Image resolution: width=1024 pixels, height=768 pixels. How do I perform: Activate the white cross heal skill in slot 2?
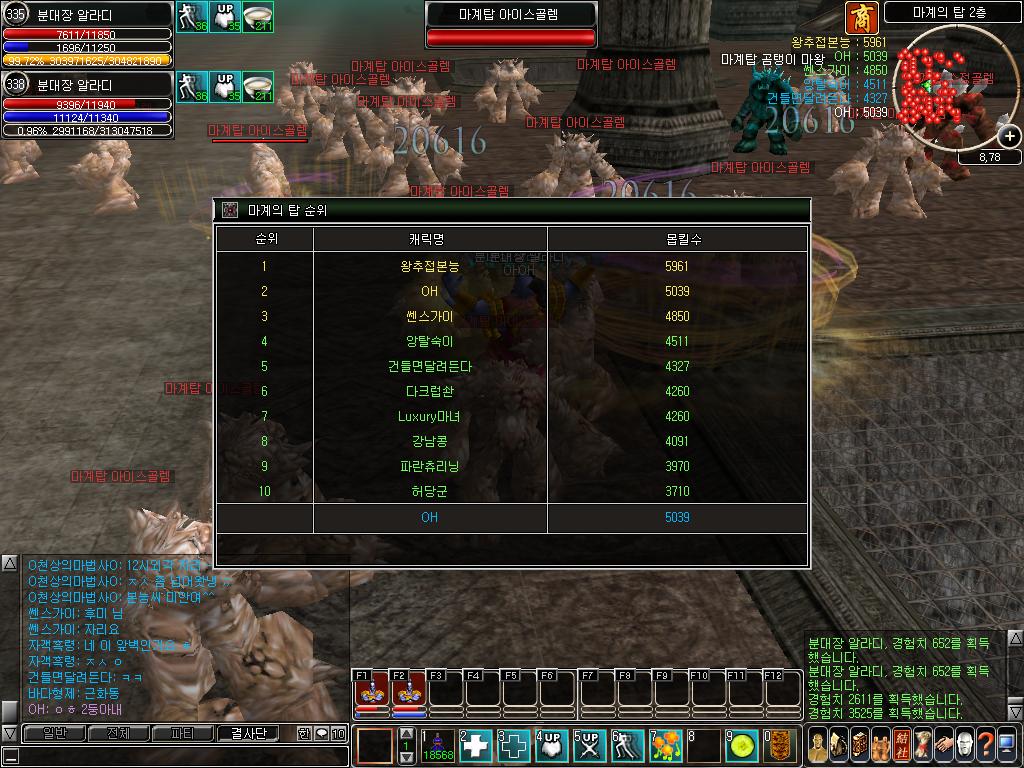pyautogui.click(x=477, y=746)
